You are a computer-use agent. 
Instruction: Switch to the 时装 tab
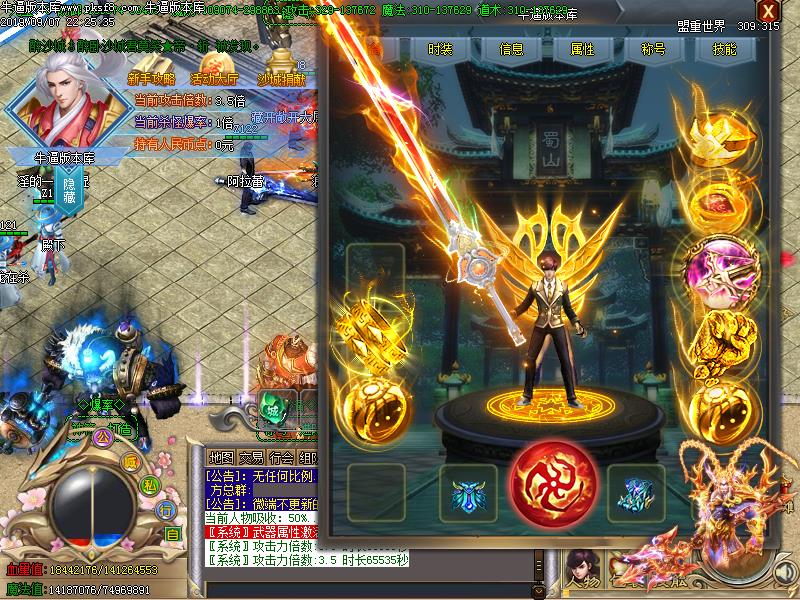(x=439, y=49)
